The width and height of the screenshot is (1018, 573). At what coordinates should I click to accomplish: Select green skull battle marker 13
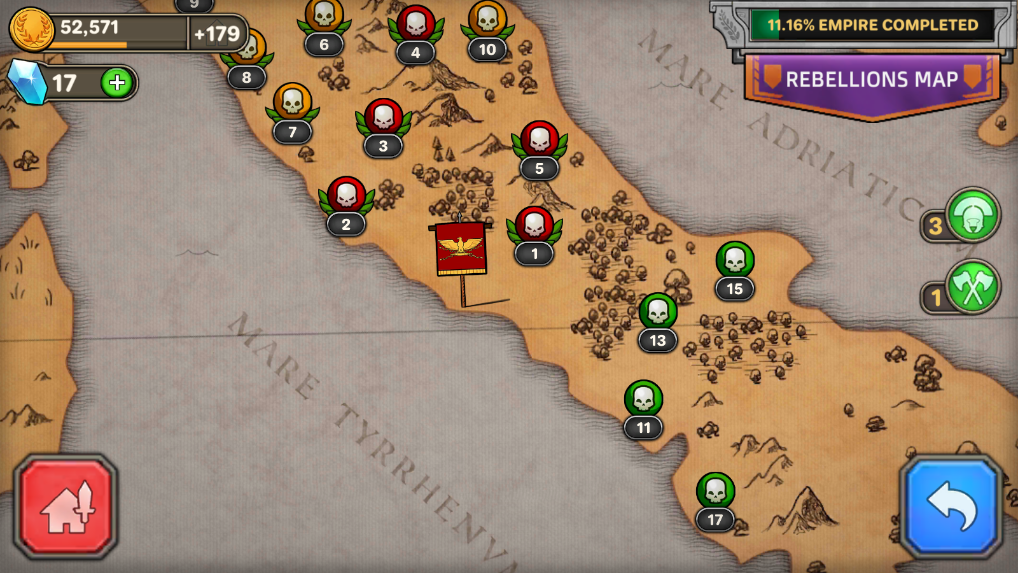(x=657, y=312)
